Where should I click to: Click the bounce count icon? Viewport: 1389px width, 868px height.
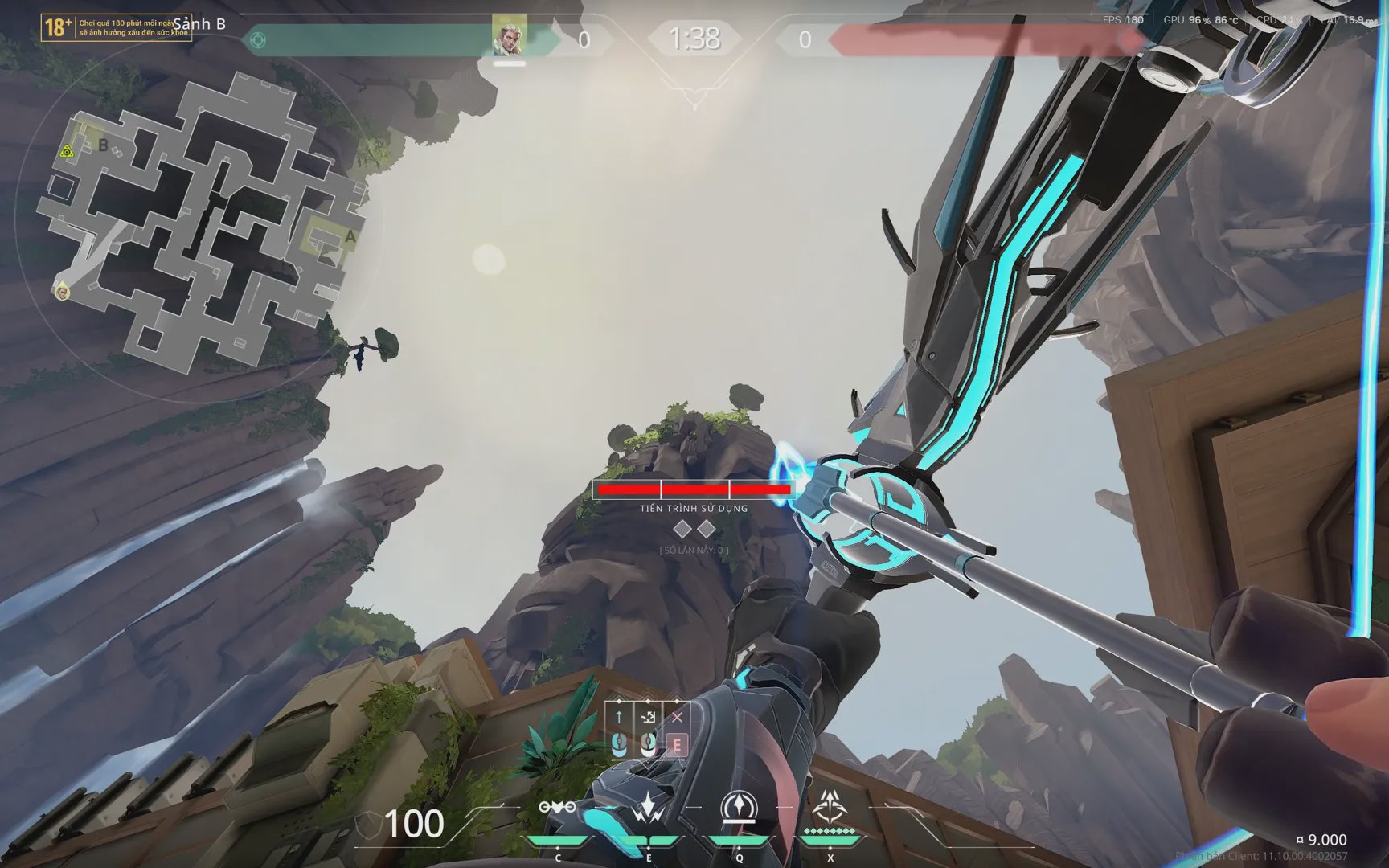click(x=648, y=716)
